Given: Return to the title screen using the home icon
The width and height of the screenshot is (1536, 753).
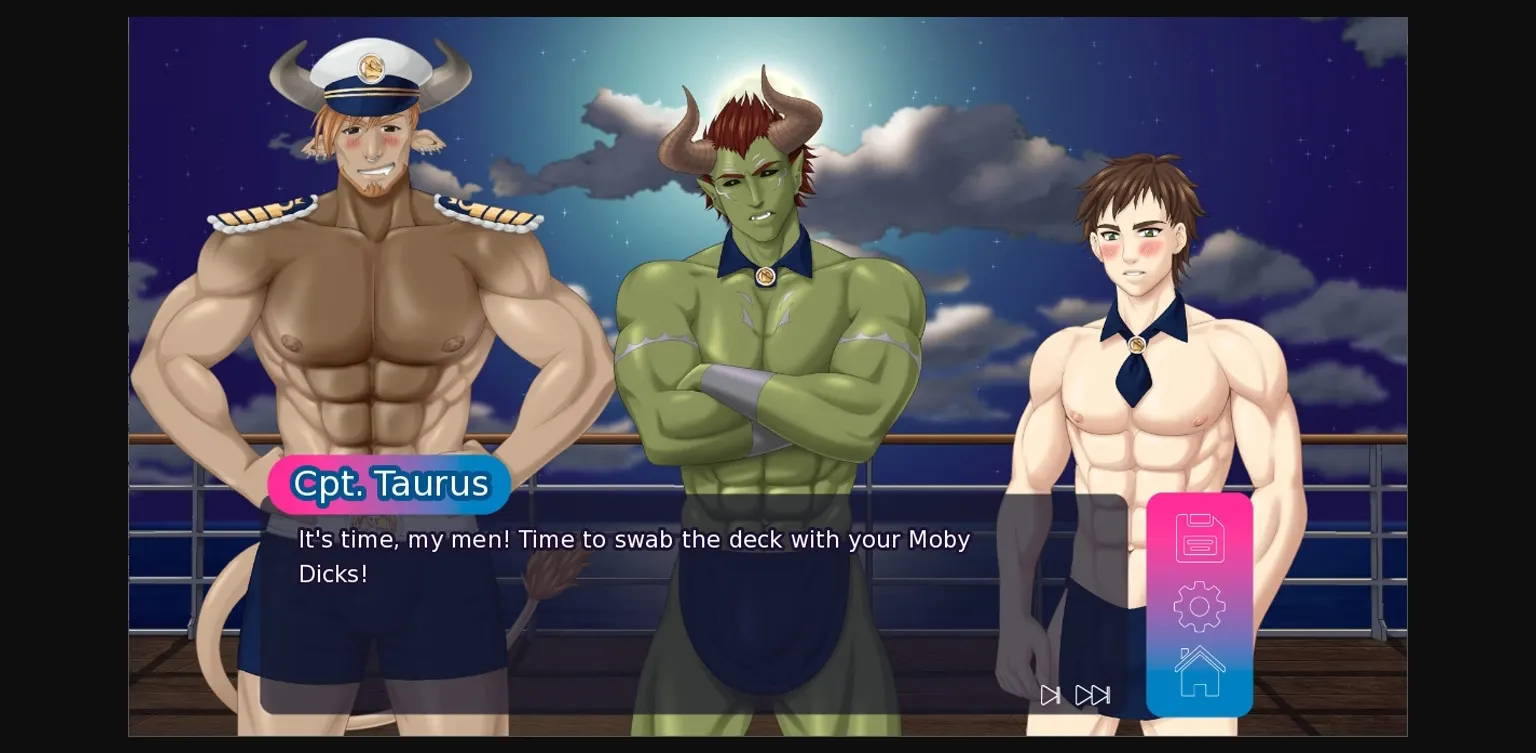Looking at the screenshot, I should pyautogui.click(x=1199, y=670).
